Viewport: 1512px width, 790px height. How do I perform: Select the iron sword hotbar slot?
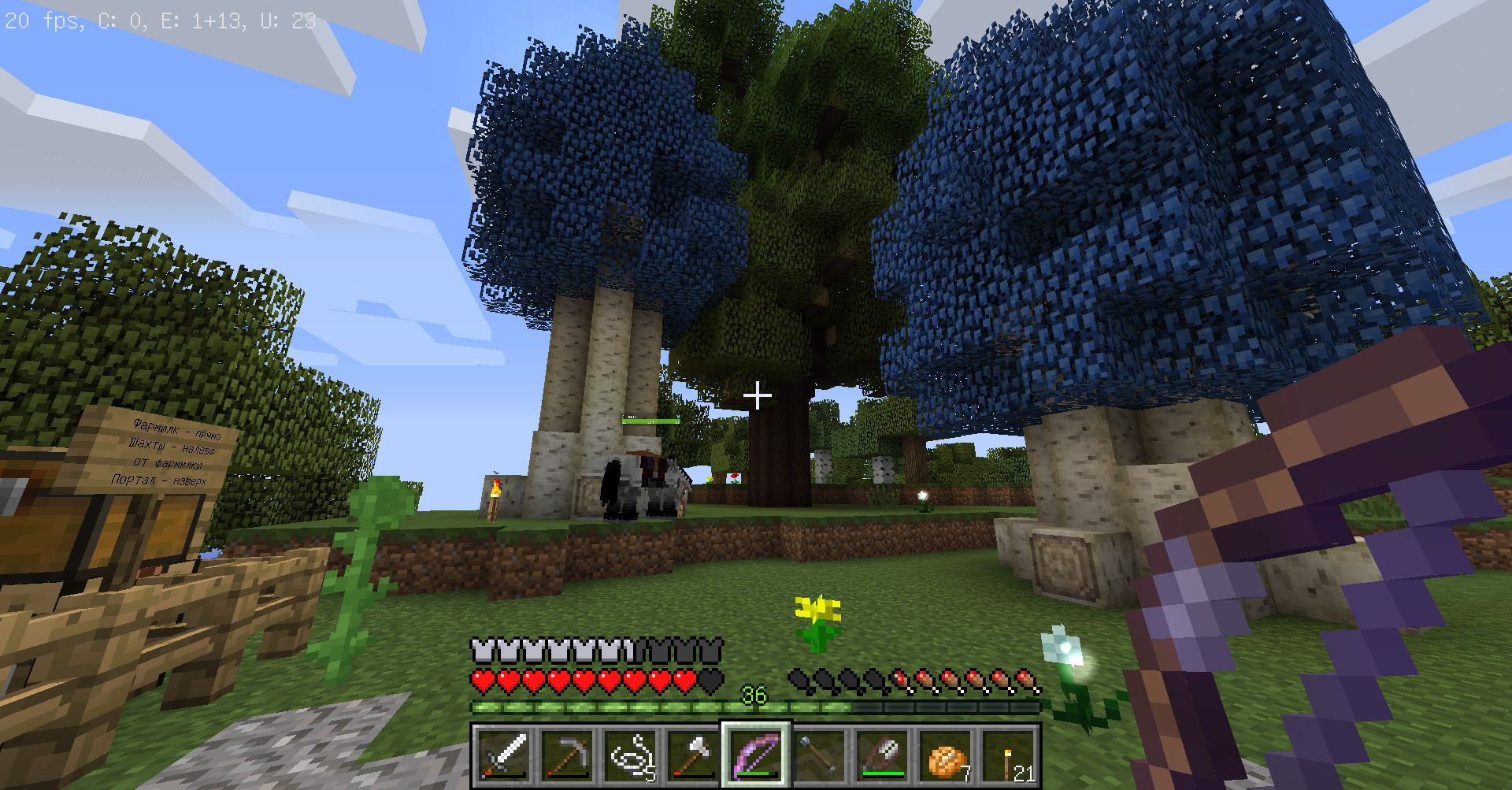pos(504,756)
